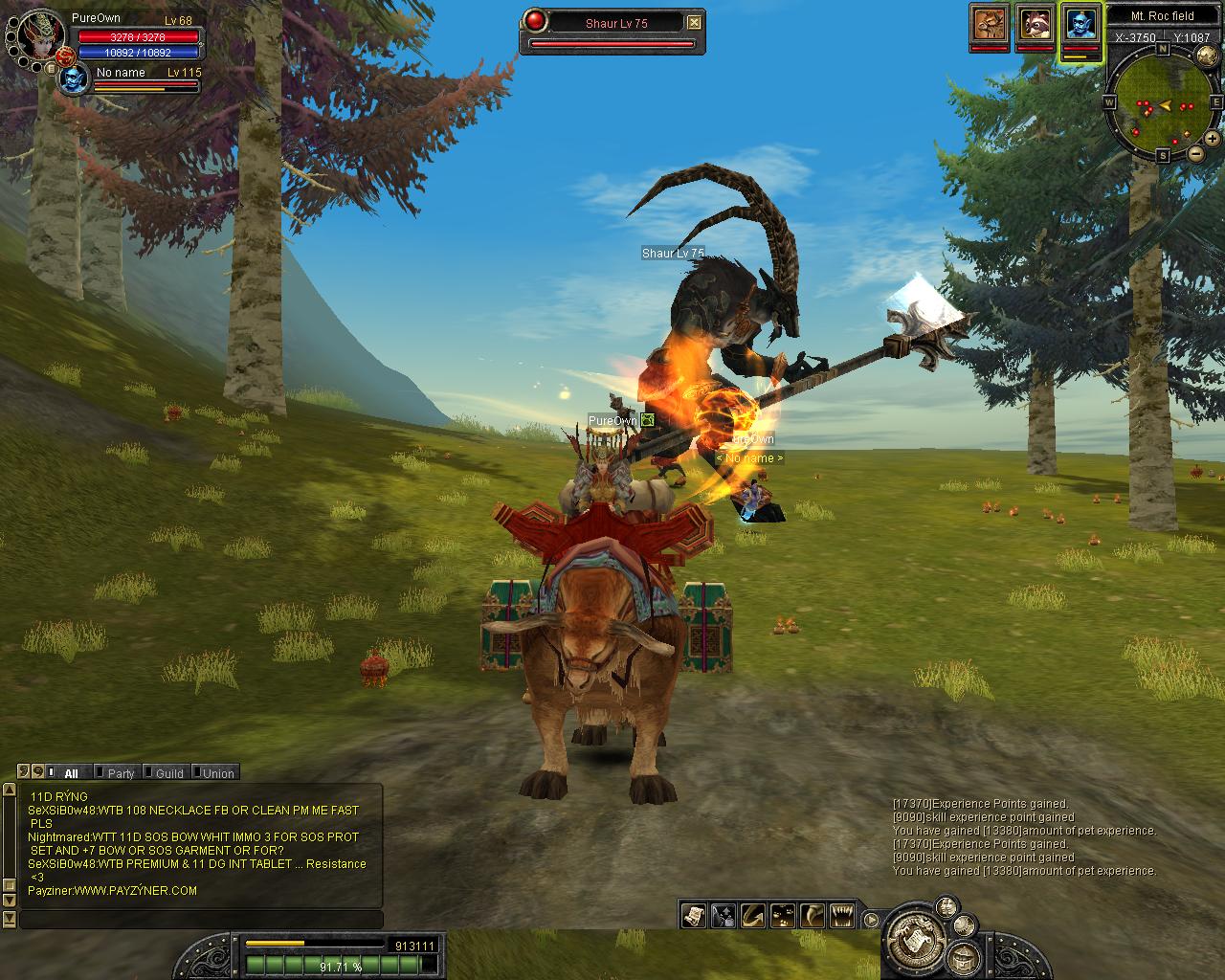Viewport: 1225px width, 980px height.
Task: Switch chat to the Guild tab
Action: point(168,773)
